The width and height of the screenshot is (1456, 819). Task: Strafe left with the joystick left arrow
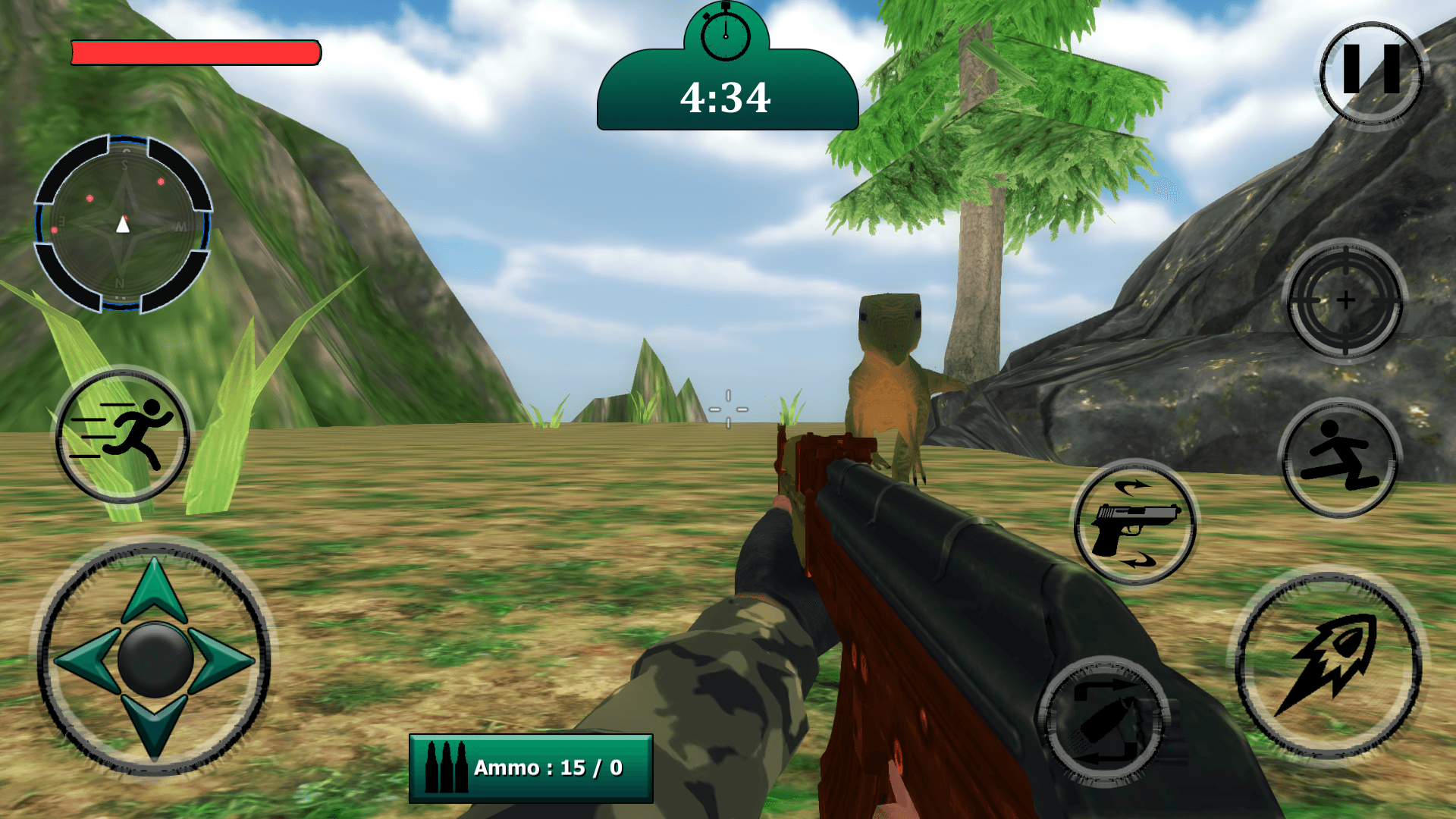86,659
